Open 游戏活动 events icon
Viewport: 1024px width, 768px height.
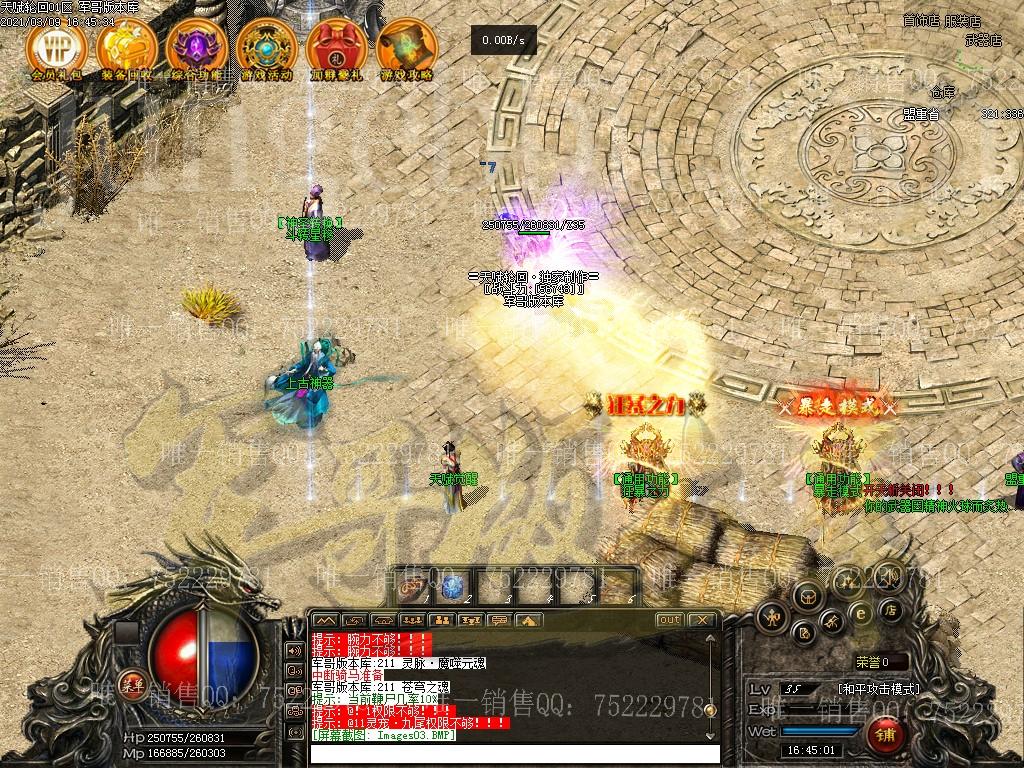click(266, 47)
